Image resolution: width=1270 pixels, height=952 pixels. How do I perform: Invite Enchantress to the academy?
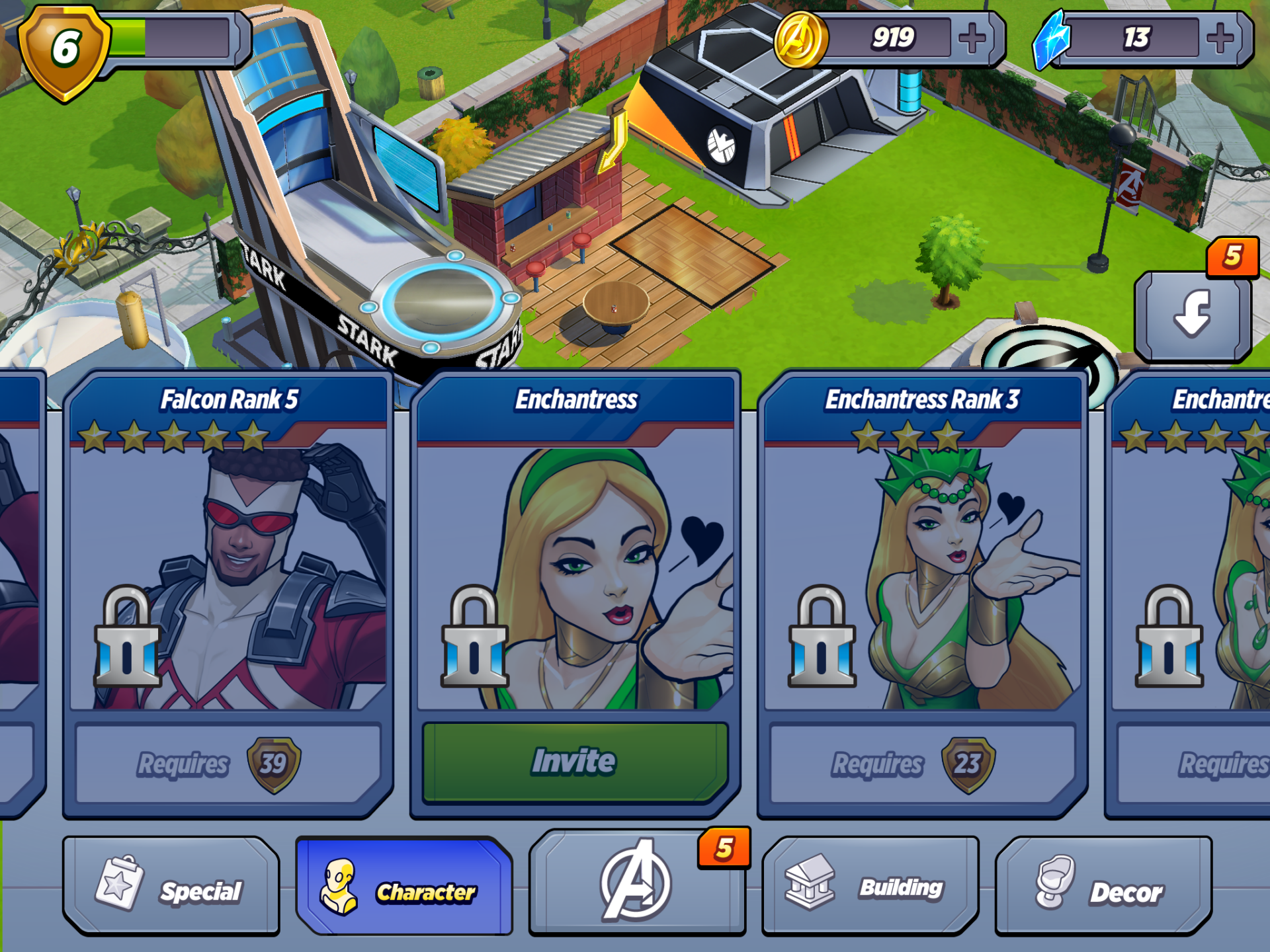[x=574, y=762]
